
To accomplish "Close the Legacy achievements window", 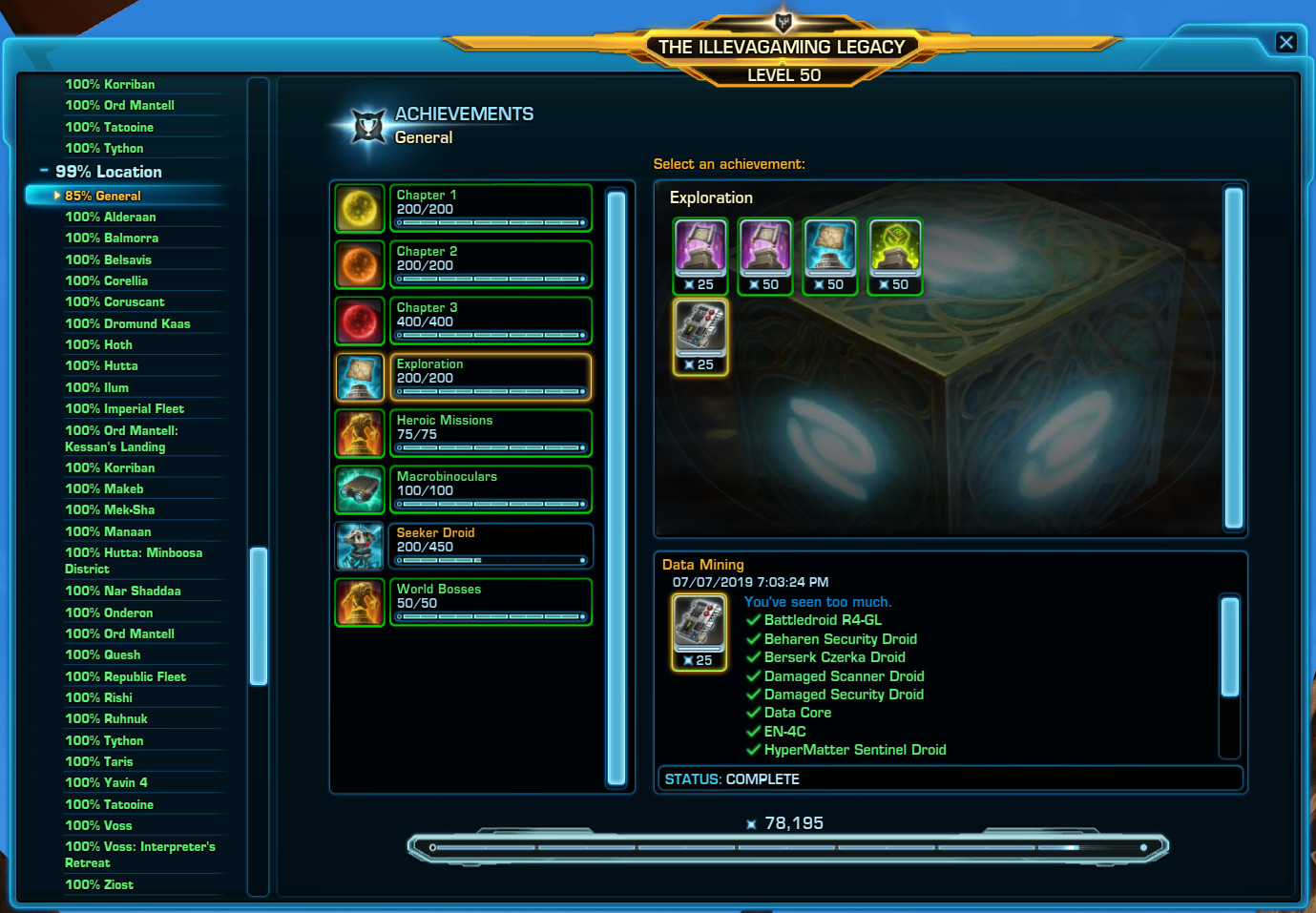I will tap(1285, 42).
